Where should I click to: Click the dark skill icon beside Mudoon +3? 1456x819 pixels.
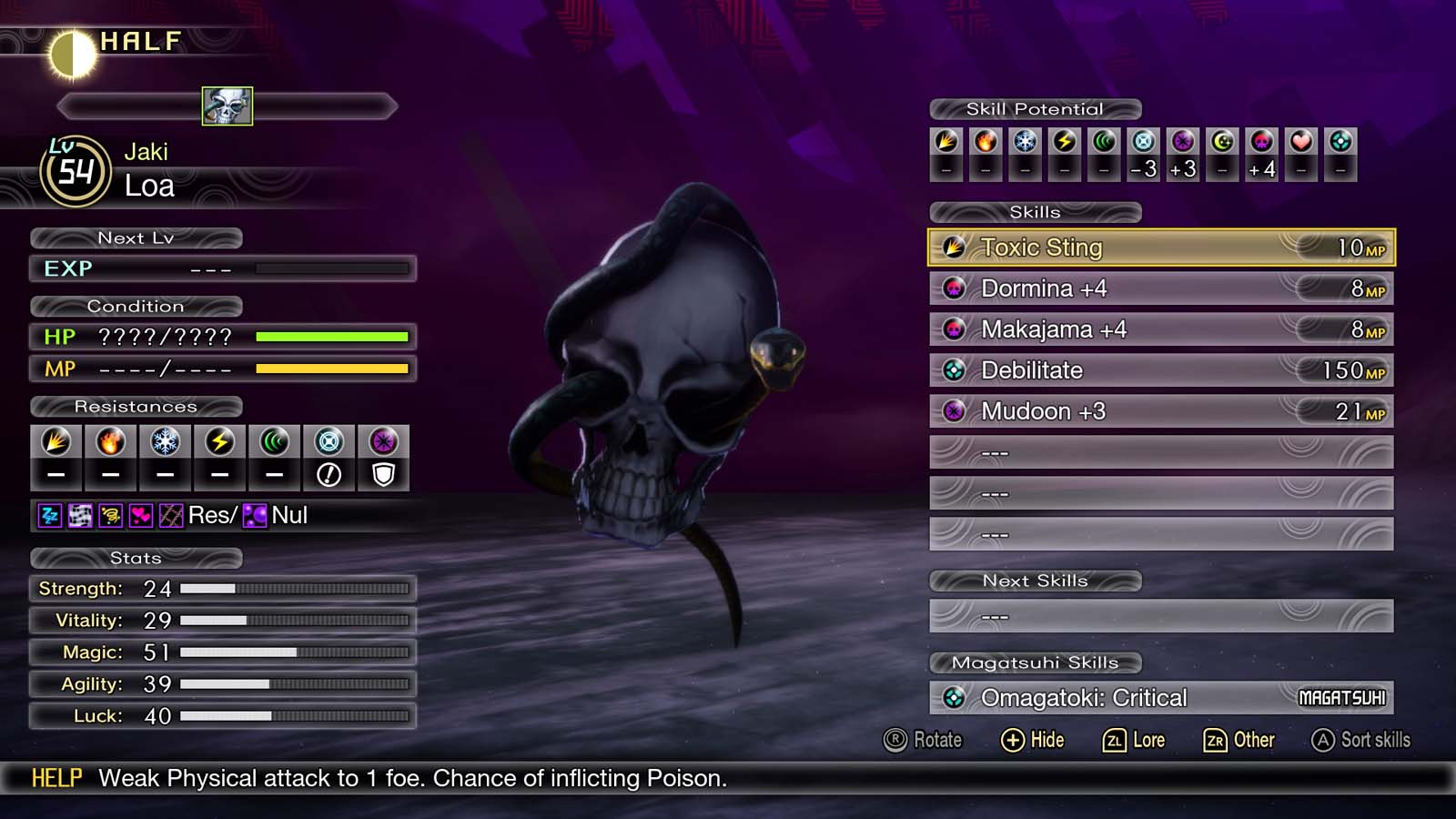tap(955, 410)
